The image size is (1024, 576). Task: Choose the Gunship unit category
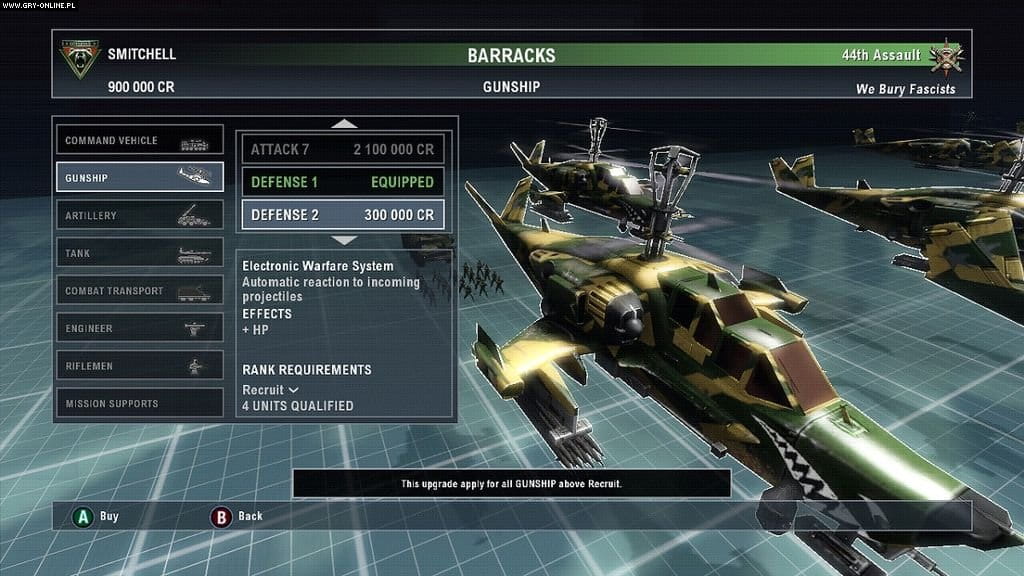[139, 178]
